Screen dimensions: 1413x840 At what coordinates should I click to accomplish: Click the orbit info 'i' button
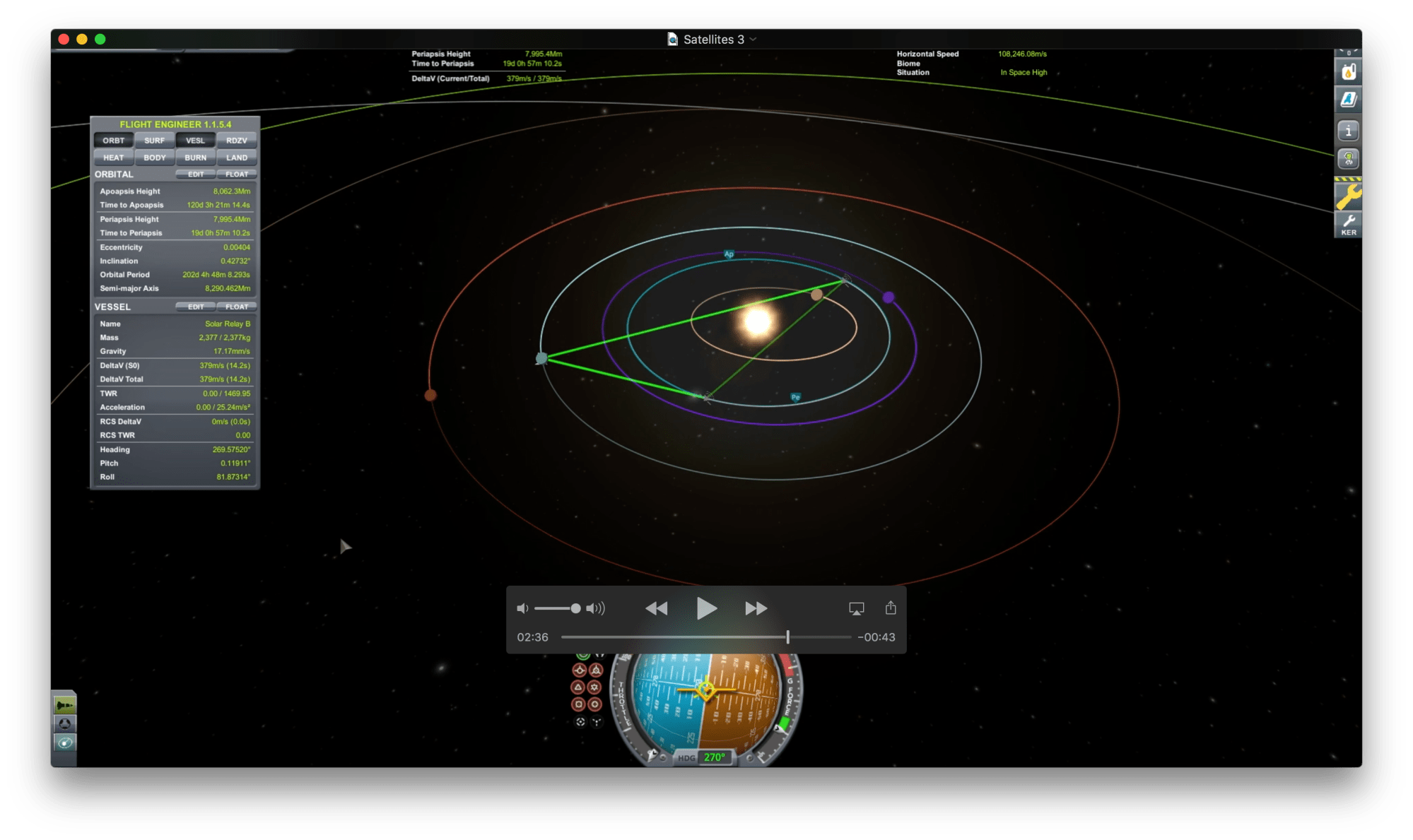pos(1348,131)
